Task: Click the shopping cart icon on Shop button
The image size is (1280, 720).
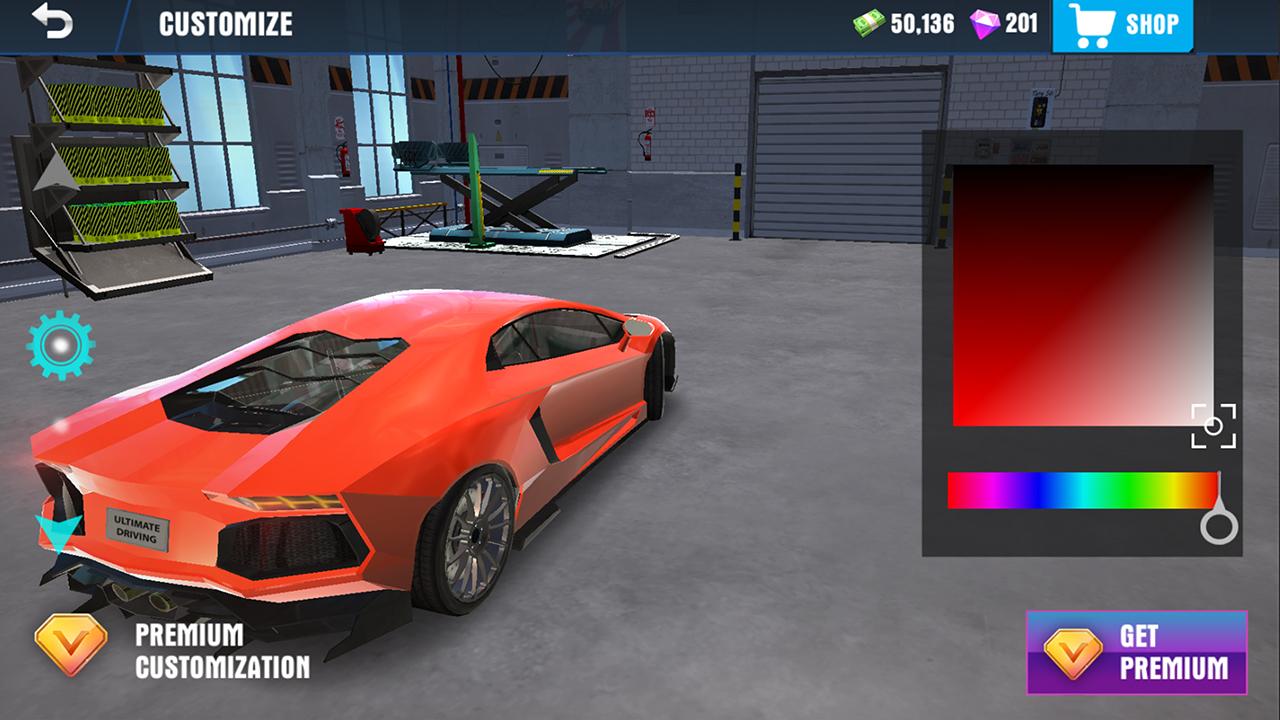Action: coord(1095,24)
